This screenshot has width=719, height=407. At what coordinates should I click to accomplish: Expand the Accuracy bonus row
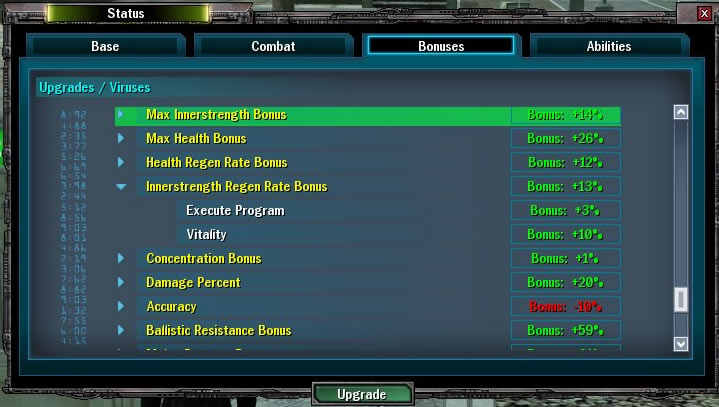[x=121, y=307]
